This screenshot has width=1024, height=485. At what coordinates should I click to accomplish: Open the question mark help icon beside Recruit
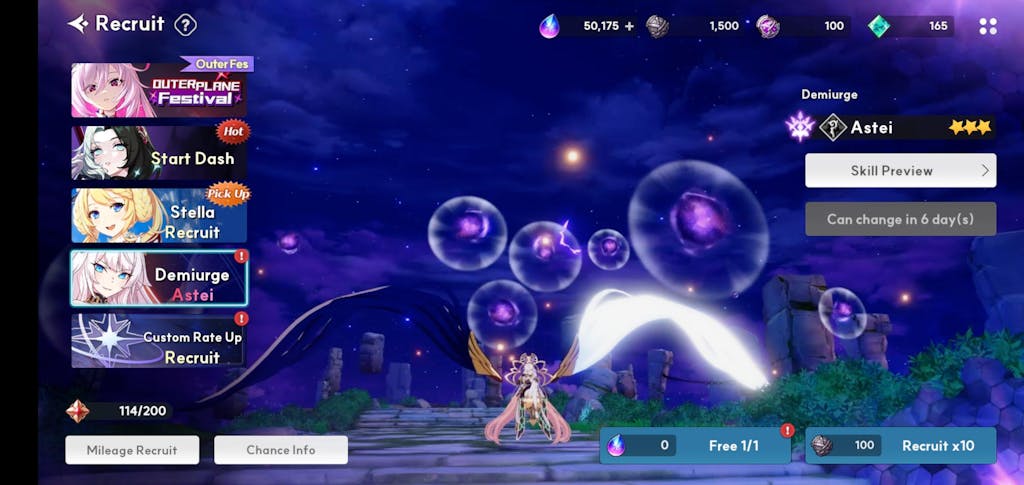[x=185, y=25]
